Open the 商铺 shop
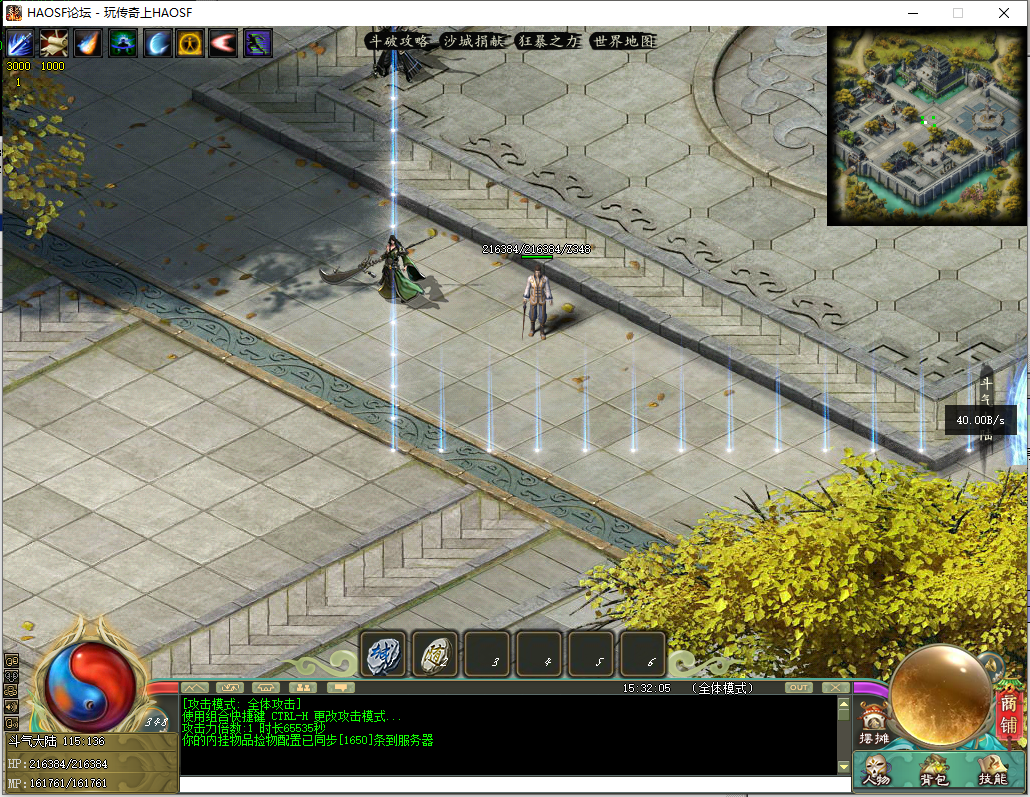 (x=1008, y=711)
